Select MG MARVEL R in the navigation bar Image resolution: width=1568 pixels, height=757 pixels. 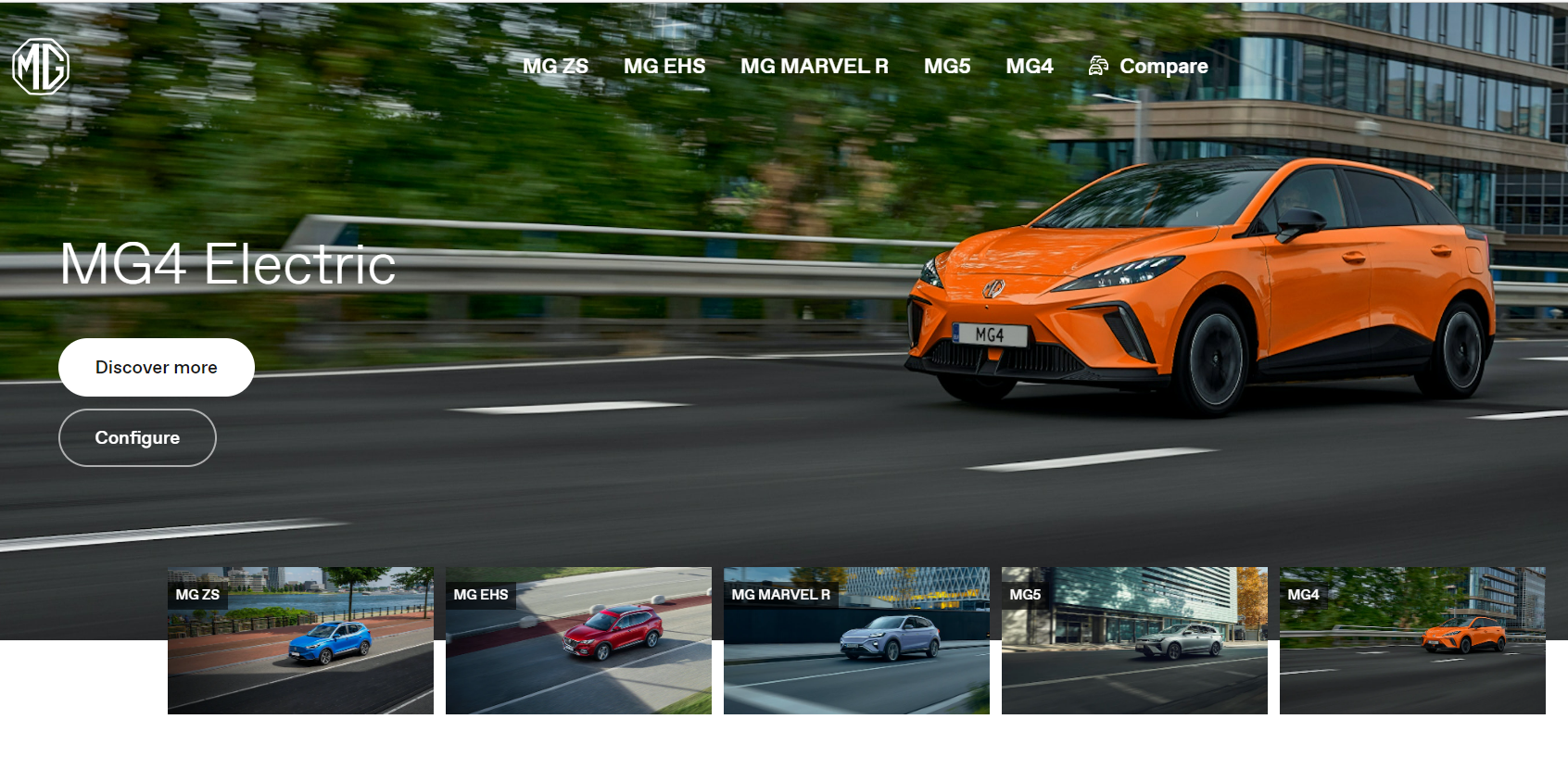pos(814,67)
